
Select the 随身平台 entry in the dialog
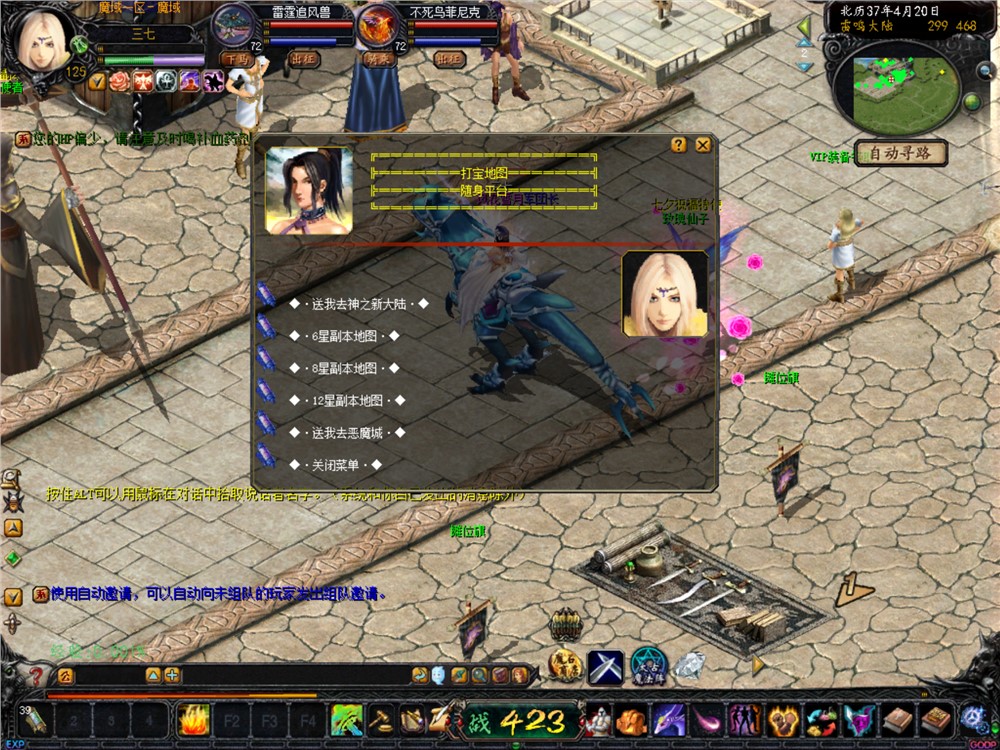(484, 190)
